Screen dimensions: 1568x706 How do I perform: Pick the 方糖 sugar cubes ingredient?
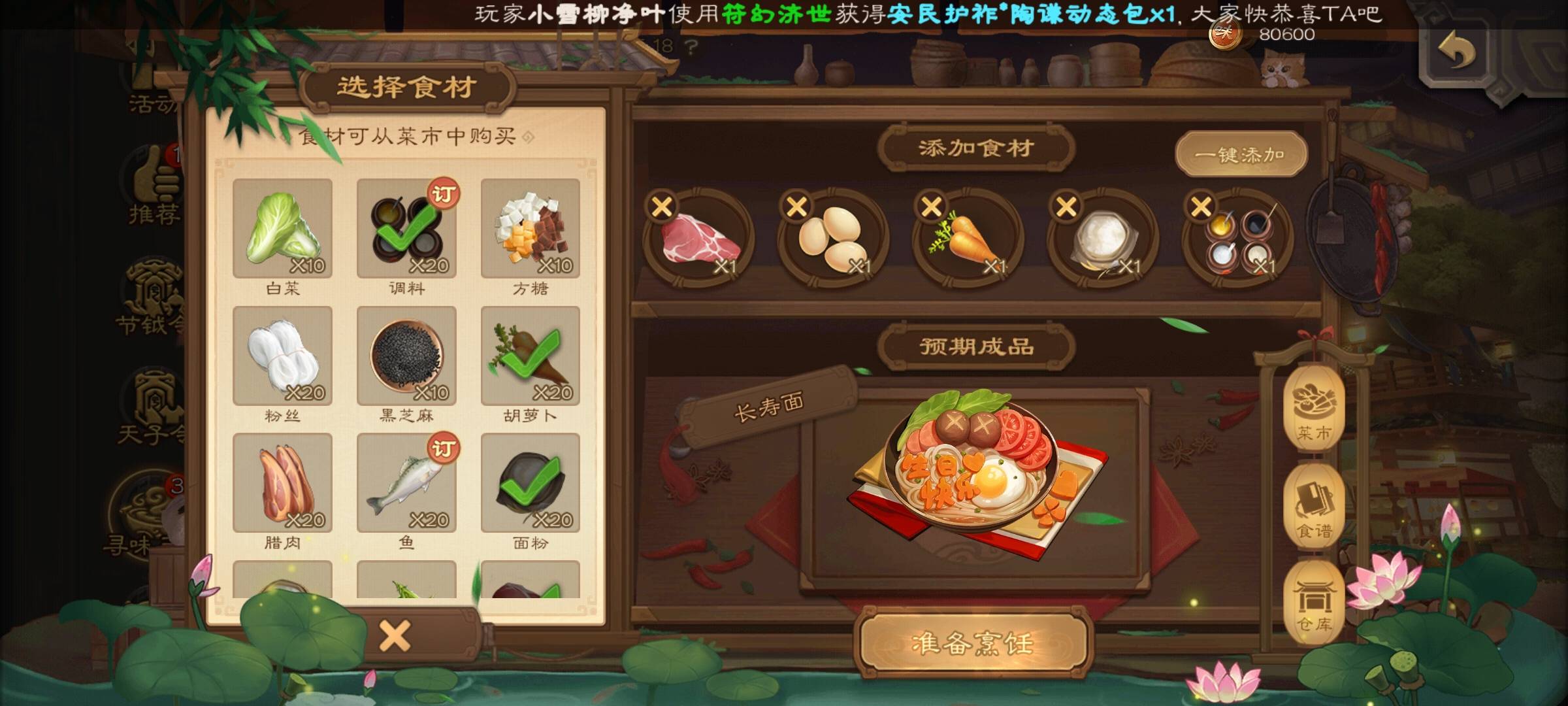(x=530, y=229)
